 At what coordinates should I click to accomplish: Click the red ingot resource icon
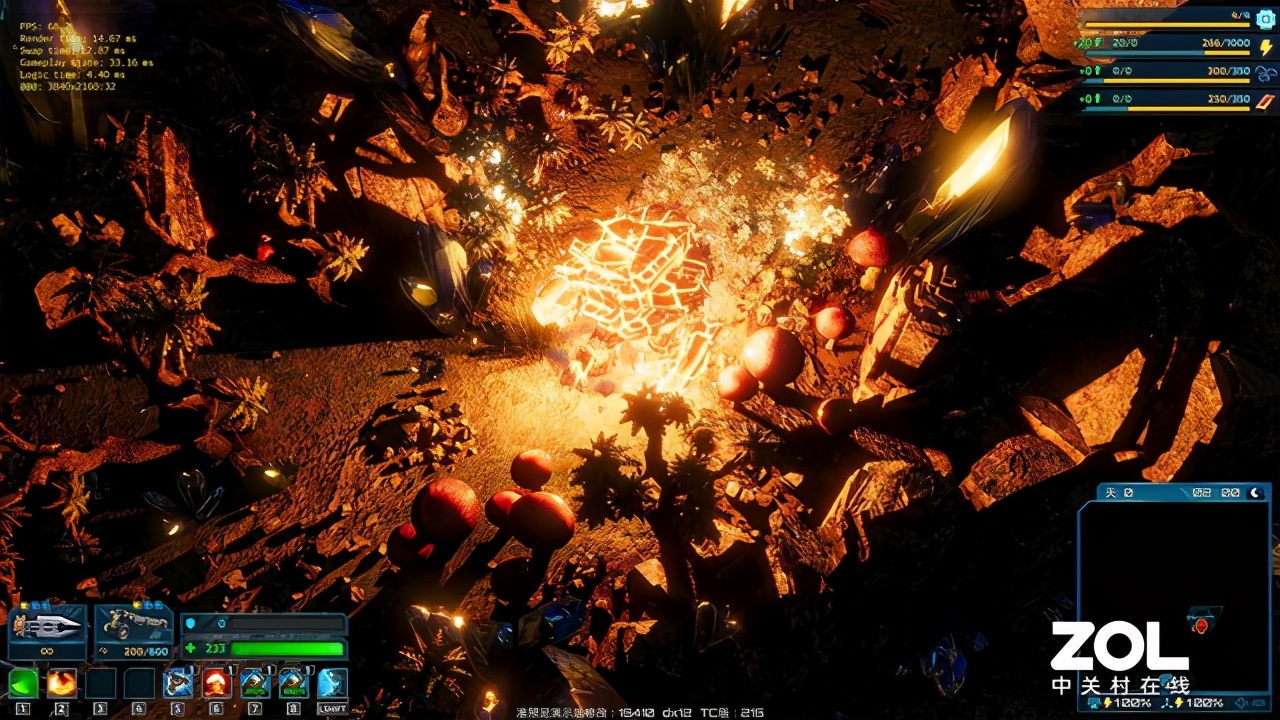[x=1265, y=100]
